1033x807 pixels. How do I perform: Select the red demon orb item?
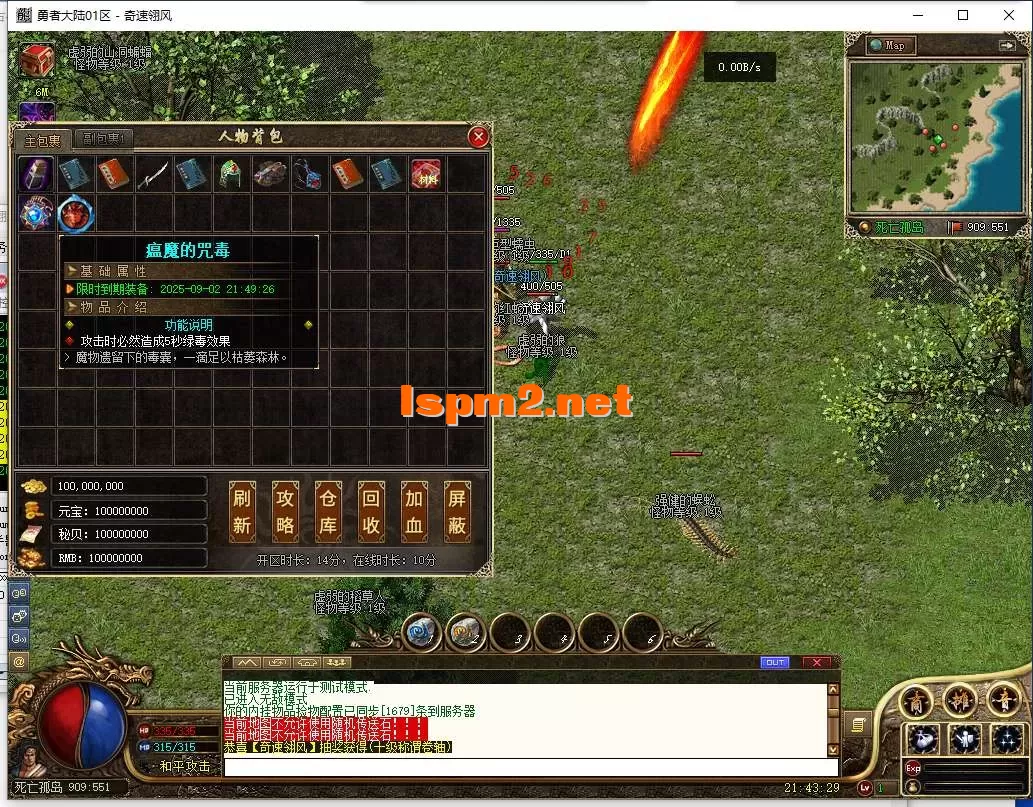pyautogui.click(x=75, y=213)
